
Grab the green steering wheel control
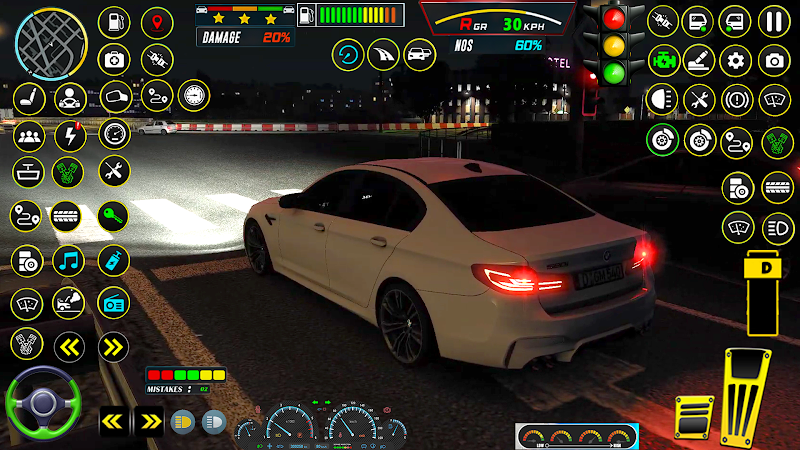tap(42, 403)
